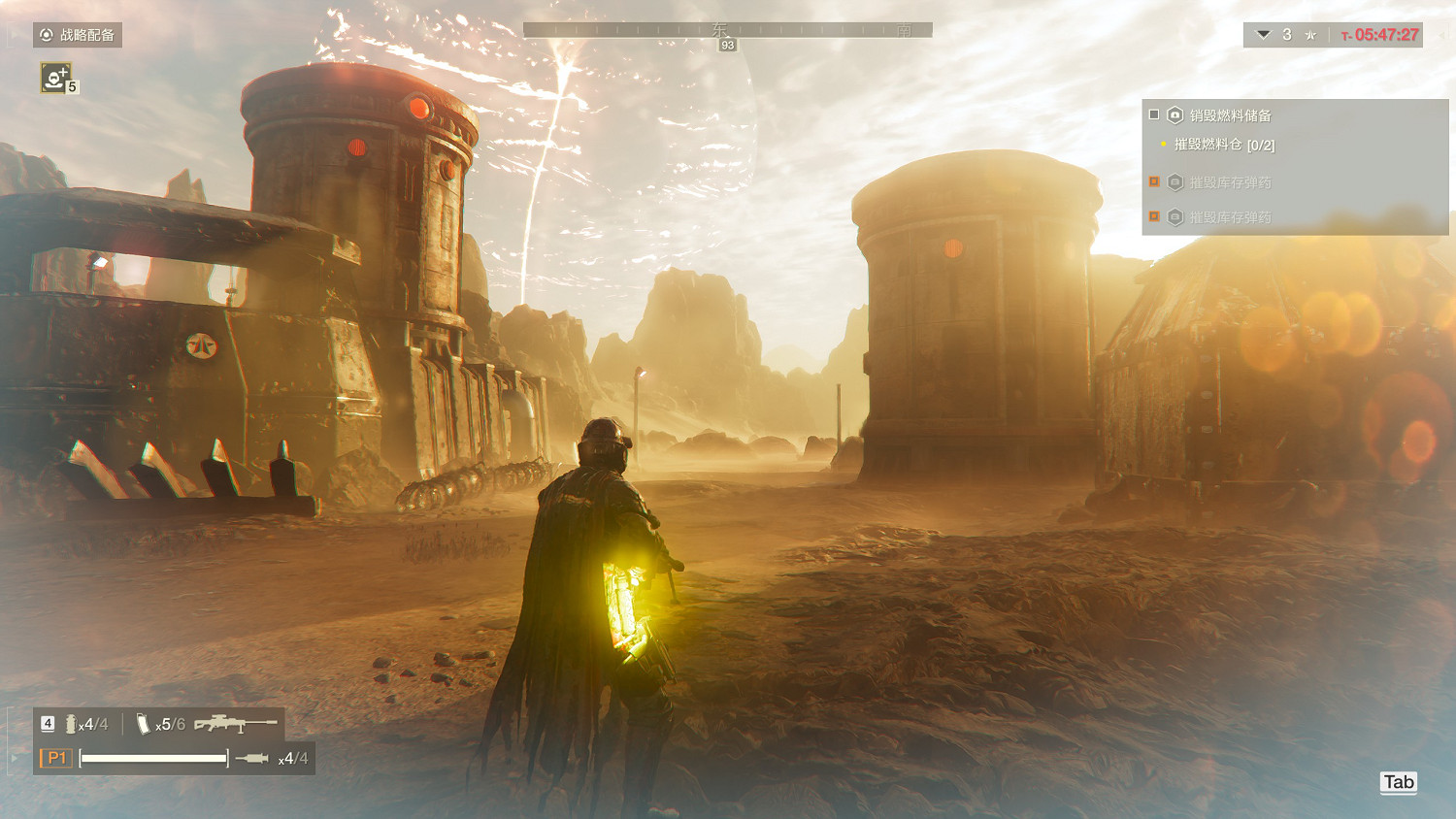Click the small arrow right of the mission timer
1456x819 pixels.
(x=1441, y=35)
